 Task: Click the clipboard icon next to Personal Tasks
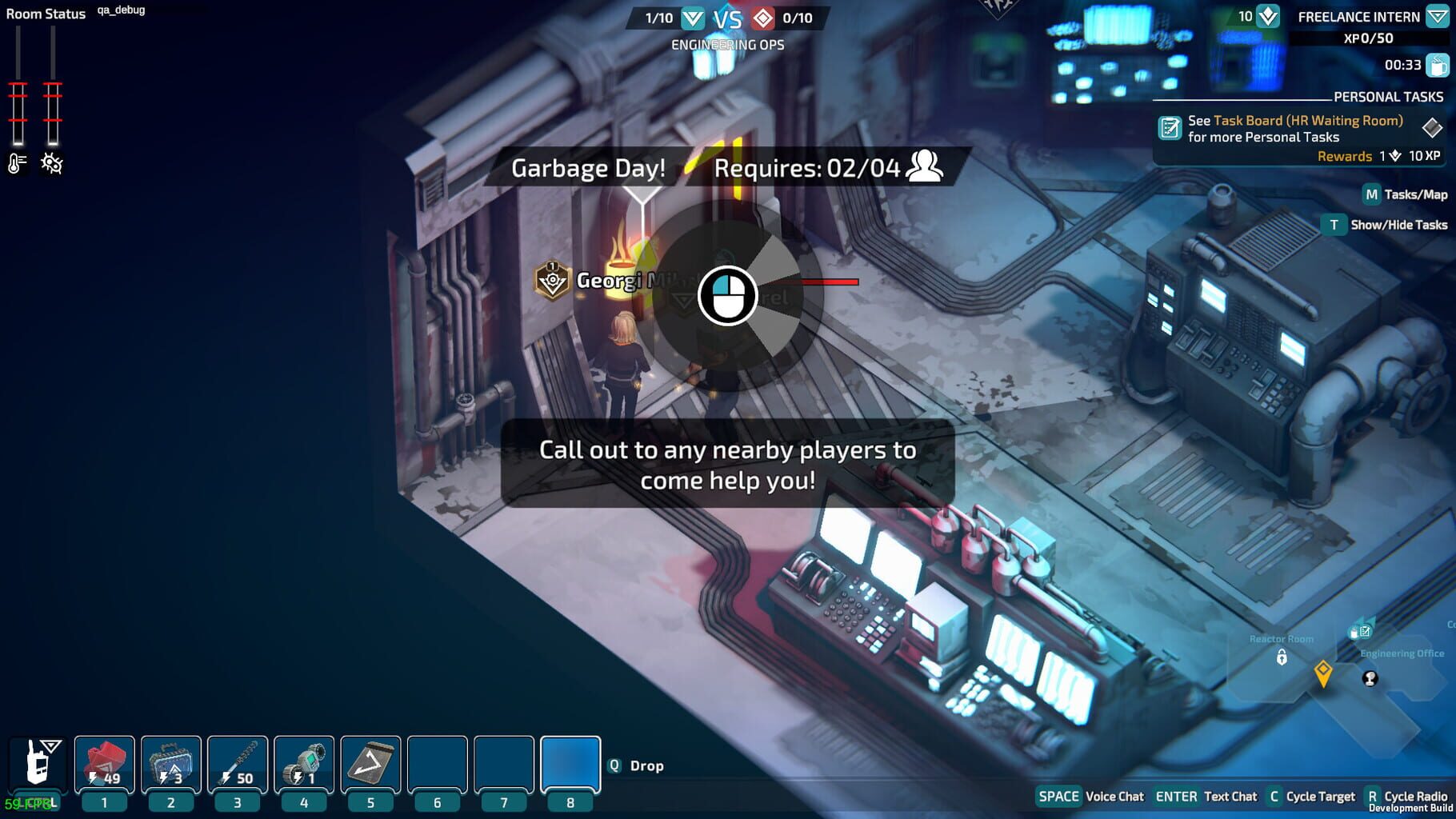(x=1170, y=128)
